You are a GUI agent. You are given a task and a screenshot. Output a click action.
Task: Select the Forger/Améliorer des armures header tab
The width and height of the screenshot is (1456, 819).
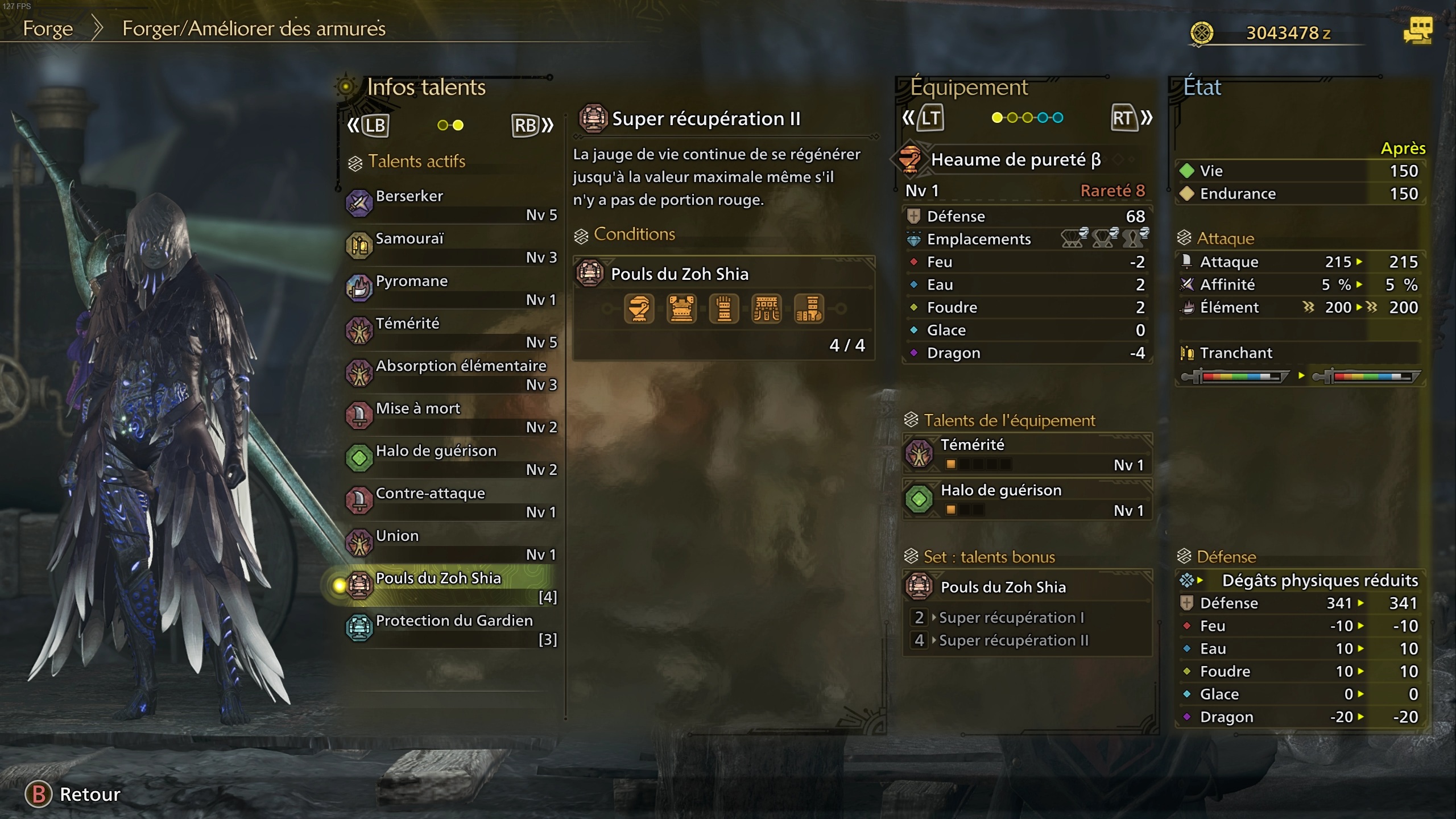coord(252,29)
